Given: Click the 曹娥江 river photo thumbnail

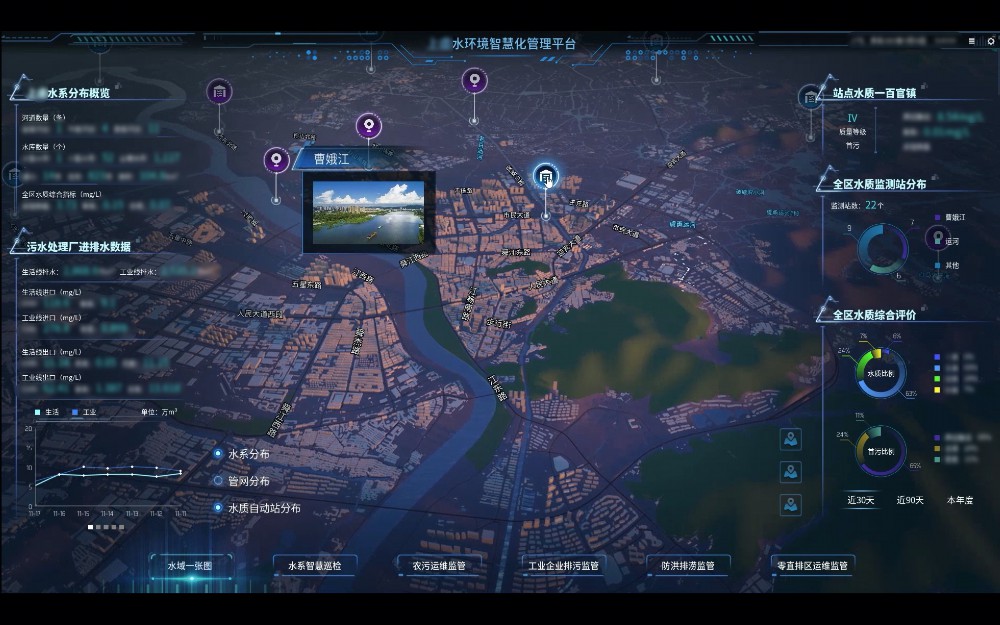Looking at the screenshot, I should point(368,212).
